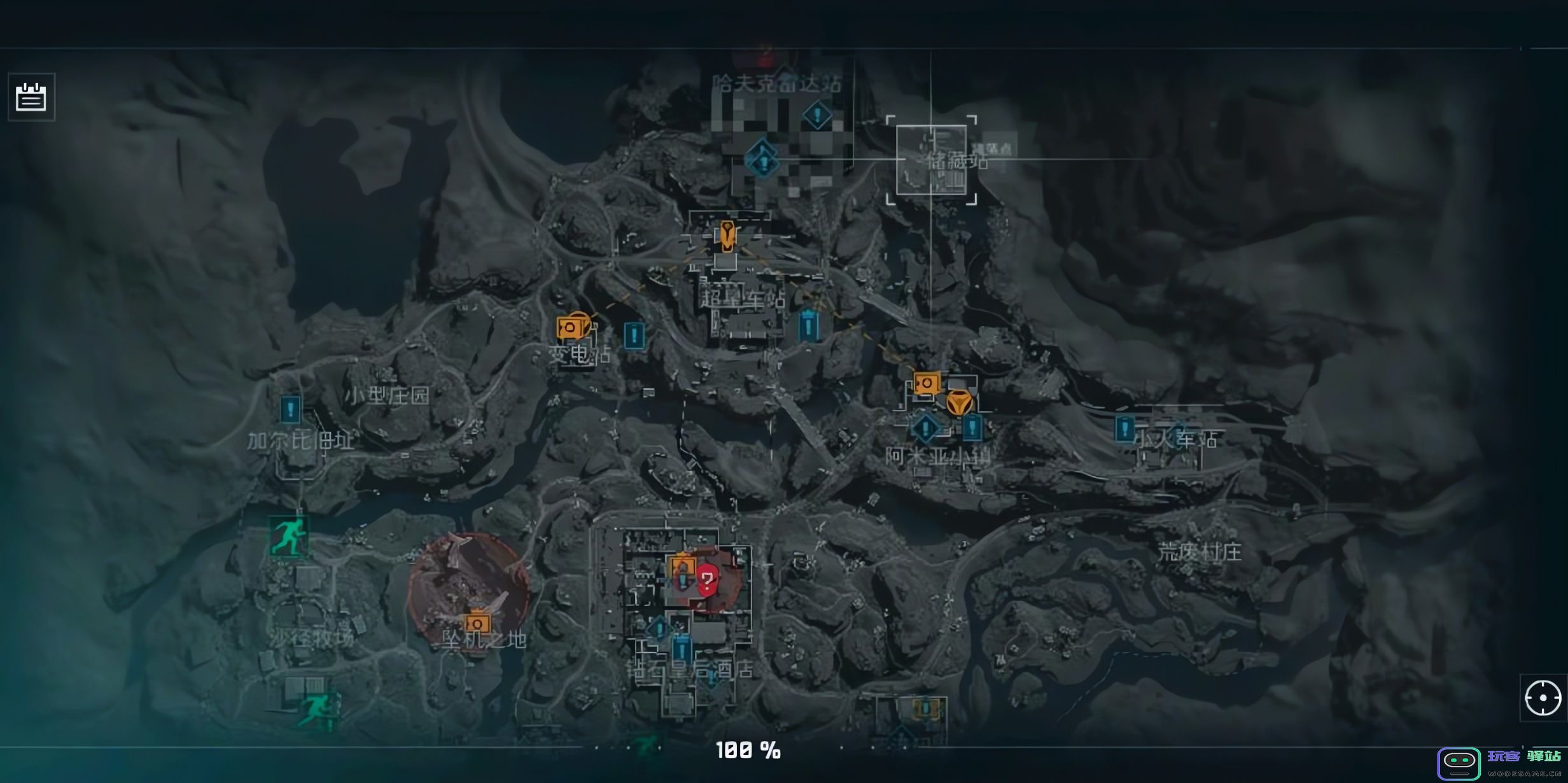
Task: Select the orange pin marker above 超星车站
Action: 727,236
